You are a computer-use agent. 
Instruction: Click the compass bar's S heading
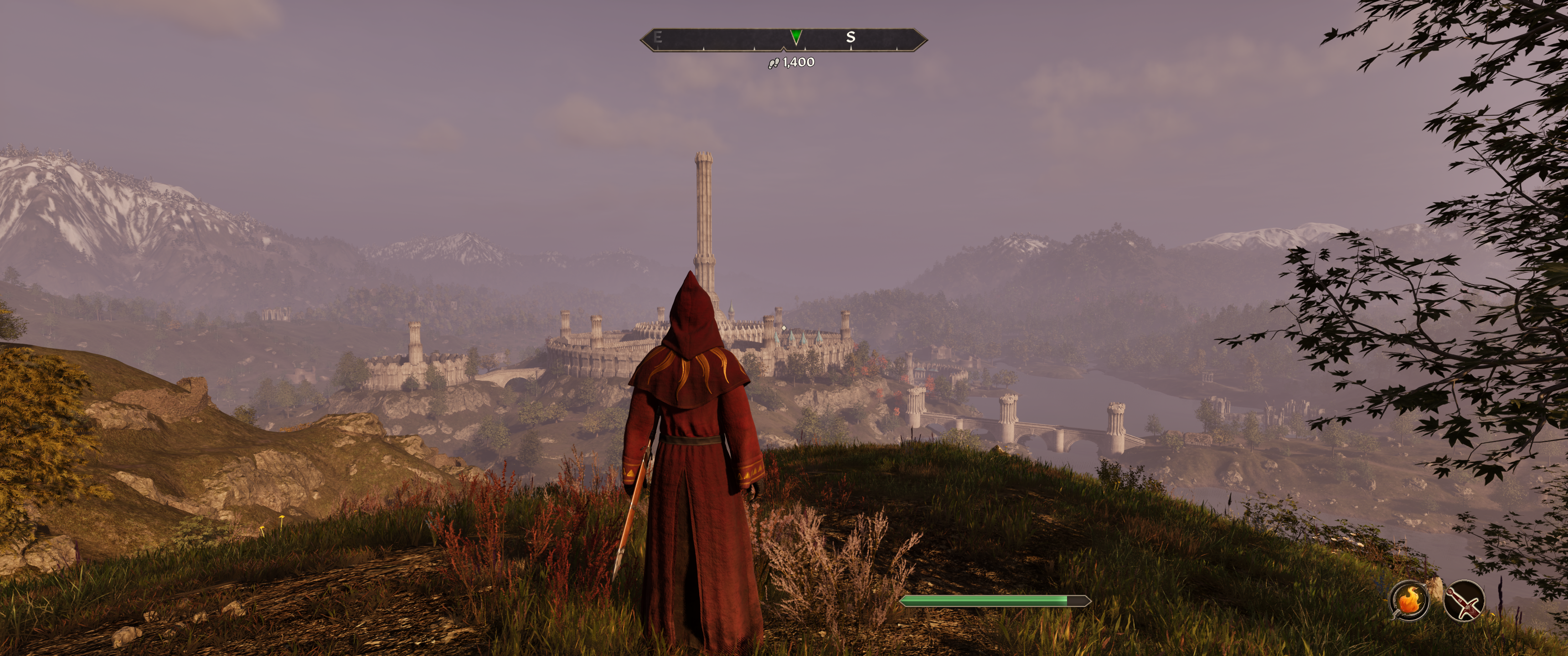coord(851,37)
